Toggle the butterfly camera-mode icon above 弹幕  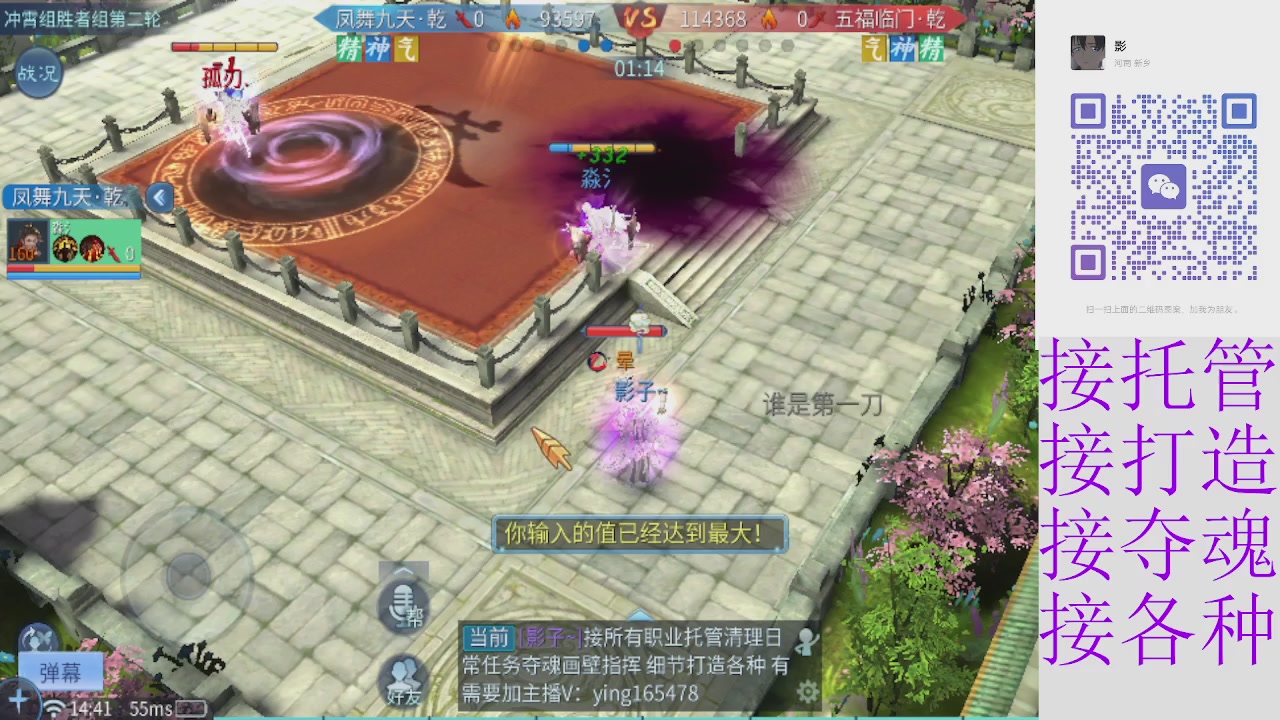(38, 636)
